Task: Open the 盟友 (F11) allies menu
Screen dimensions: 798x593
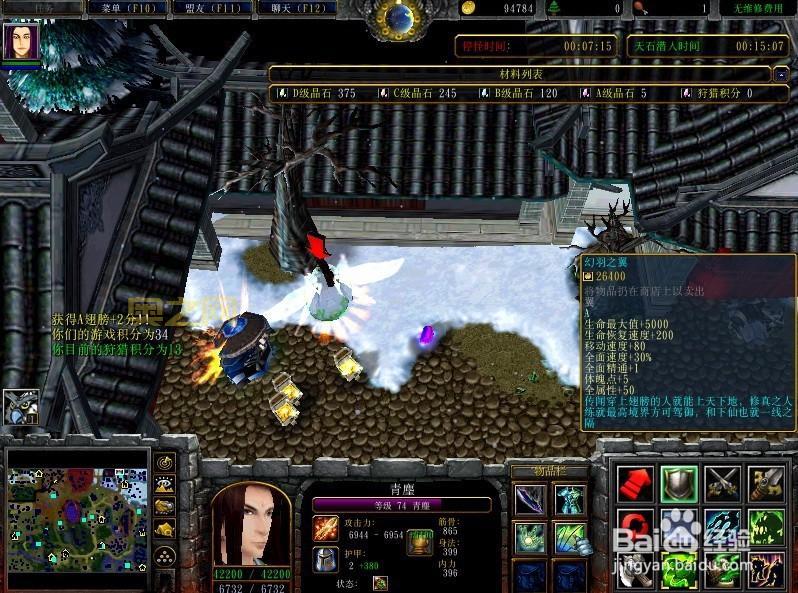Action: (214, 8)
